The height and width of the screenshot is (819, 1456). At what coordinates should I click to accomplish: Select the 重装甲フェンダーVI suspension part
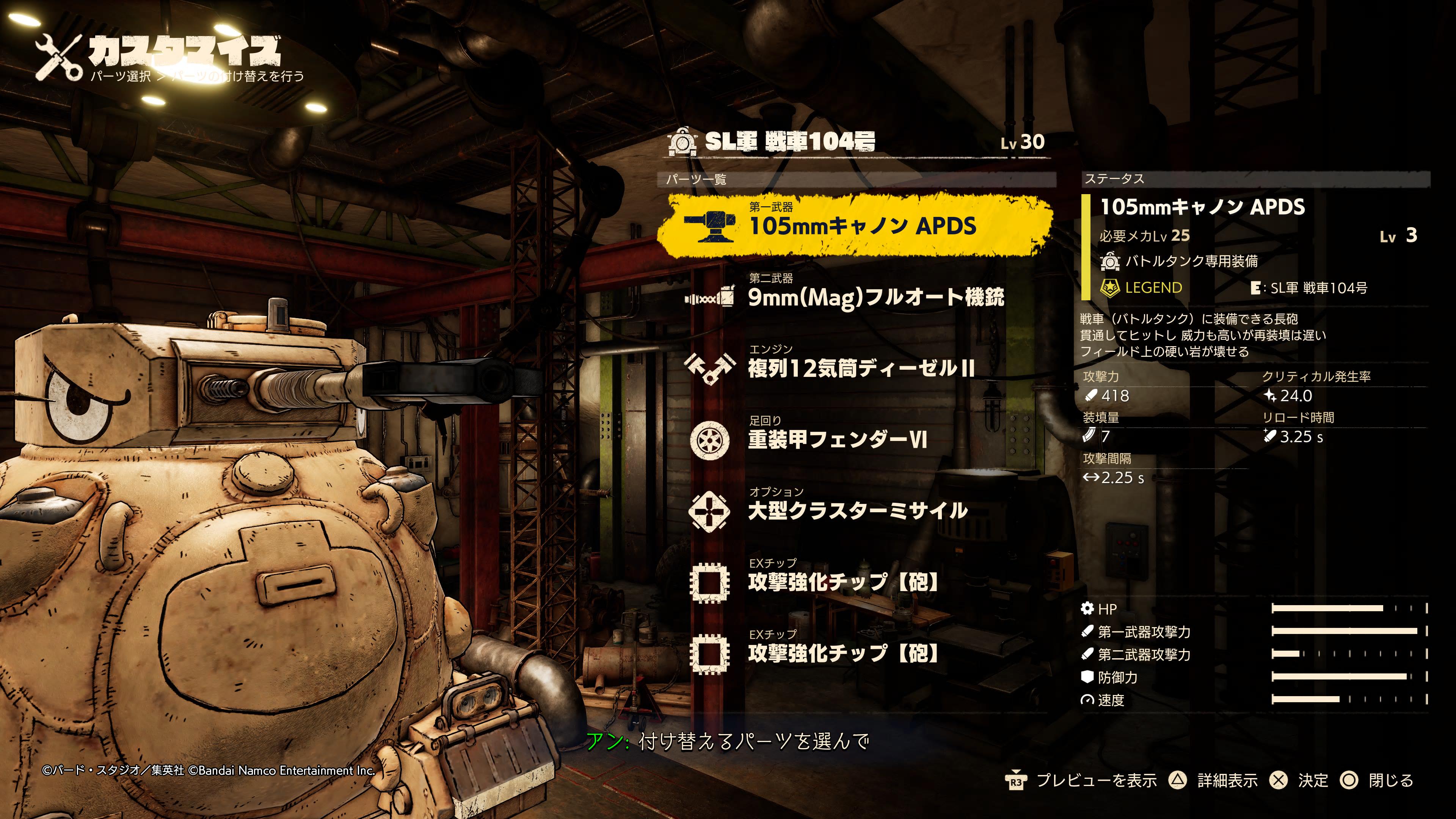pos(836,439)
